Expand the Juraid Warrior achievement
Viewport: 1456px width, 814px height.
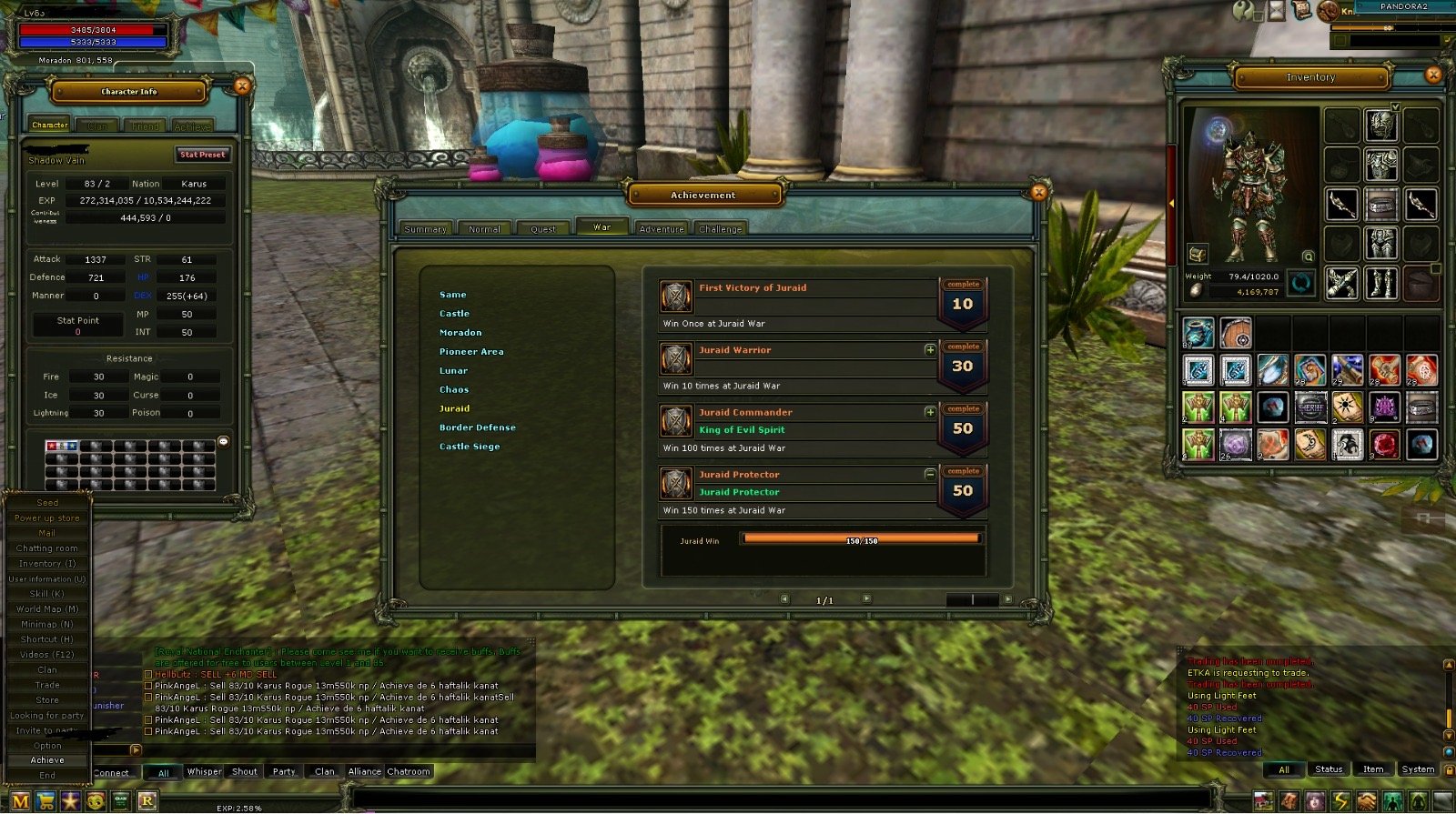(x=930, y=350)
